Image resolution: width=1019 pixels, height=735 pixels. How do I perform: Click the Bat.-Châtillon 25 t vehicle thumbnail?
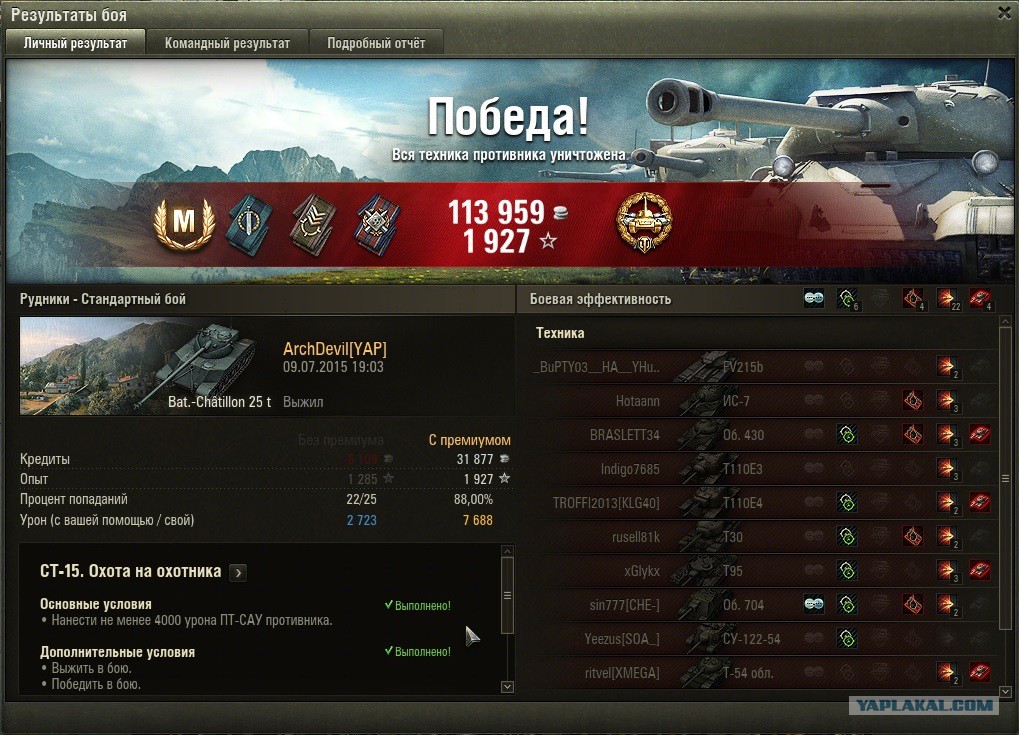(x=146, y=366)
